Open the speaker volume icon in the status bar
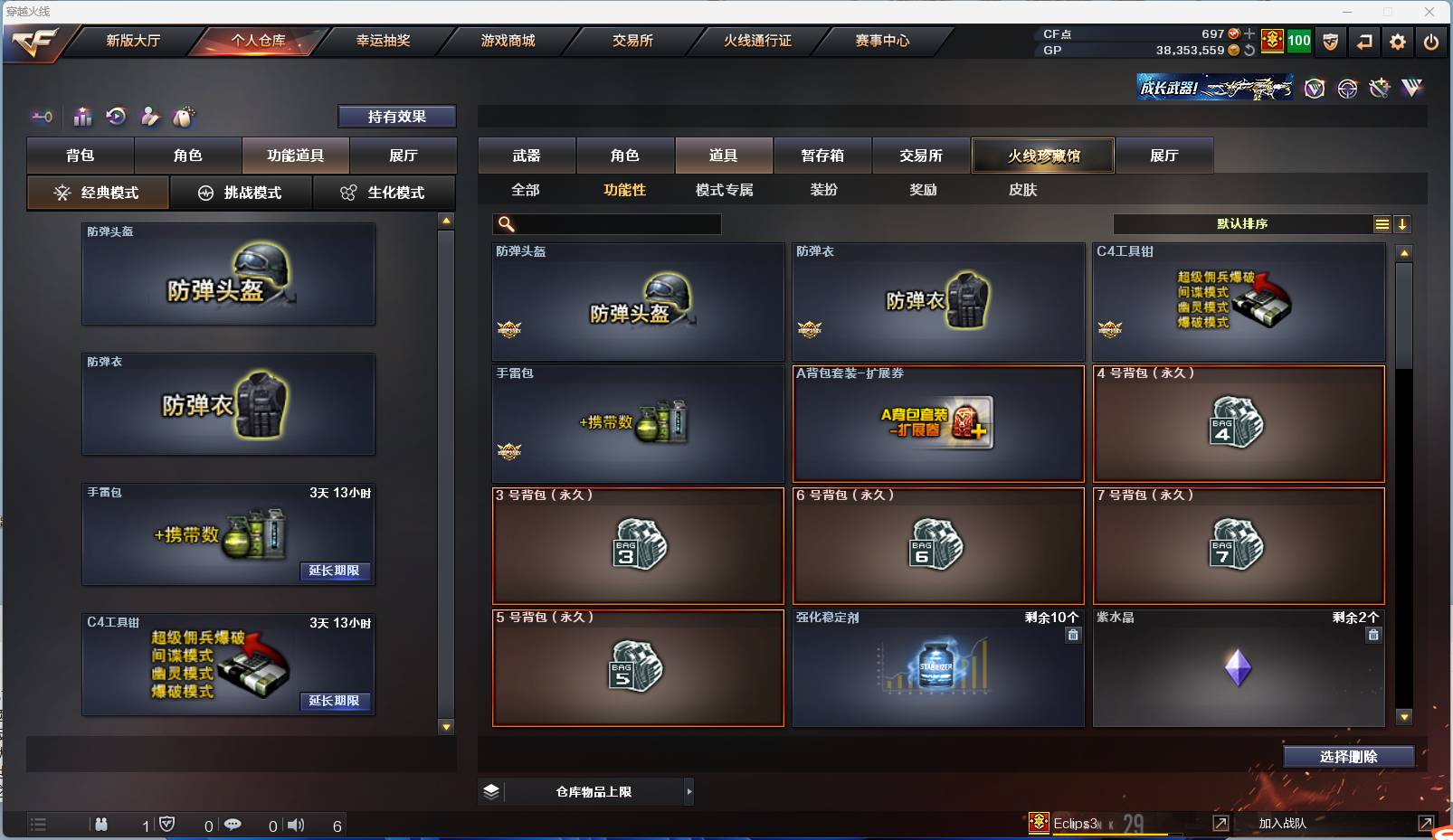This screenshot has height=840, width=1453. [x=296, y=825]
